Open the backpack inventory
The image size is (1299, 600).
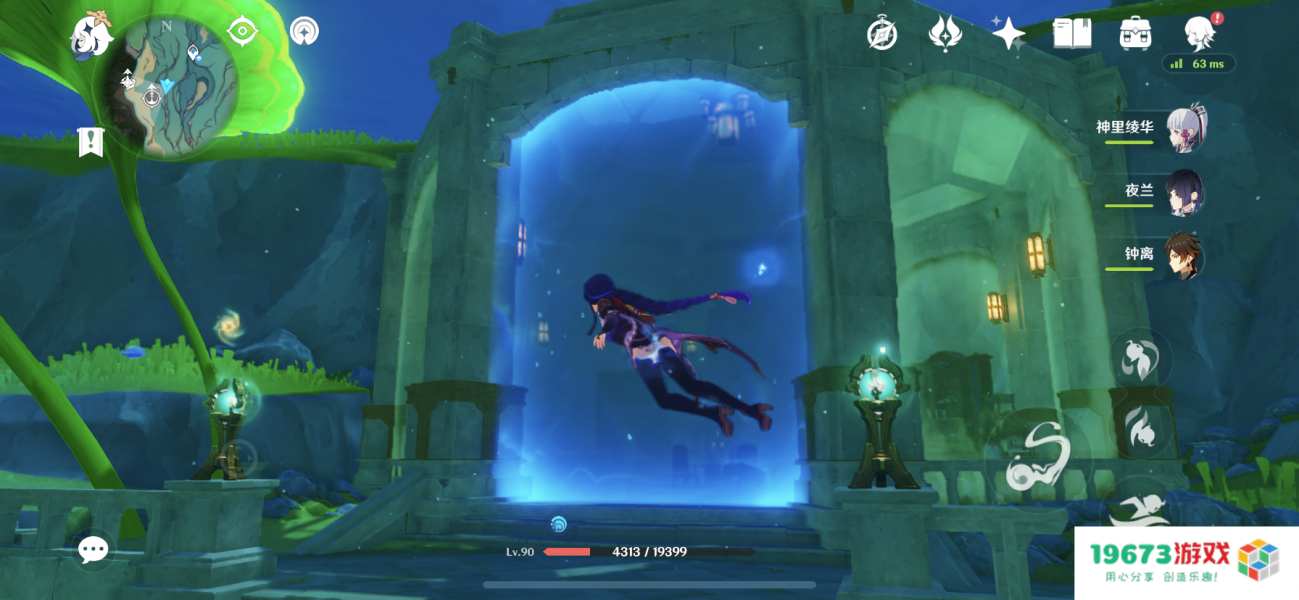[1135, 34]
